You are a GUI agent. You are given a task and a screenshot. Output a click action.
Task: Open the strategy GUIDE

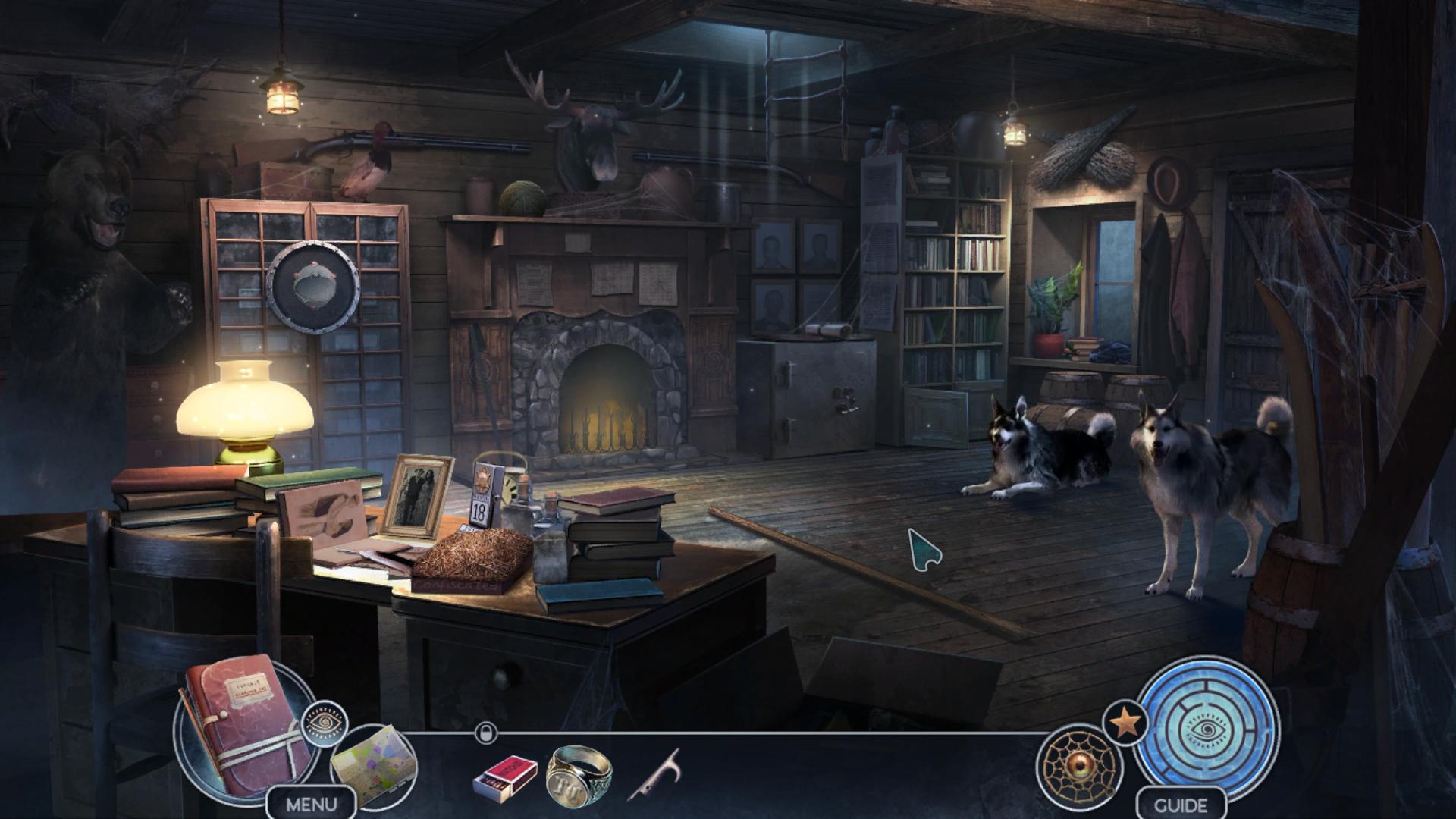point(1181,805)
